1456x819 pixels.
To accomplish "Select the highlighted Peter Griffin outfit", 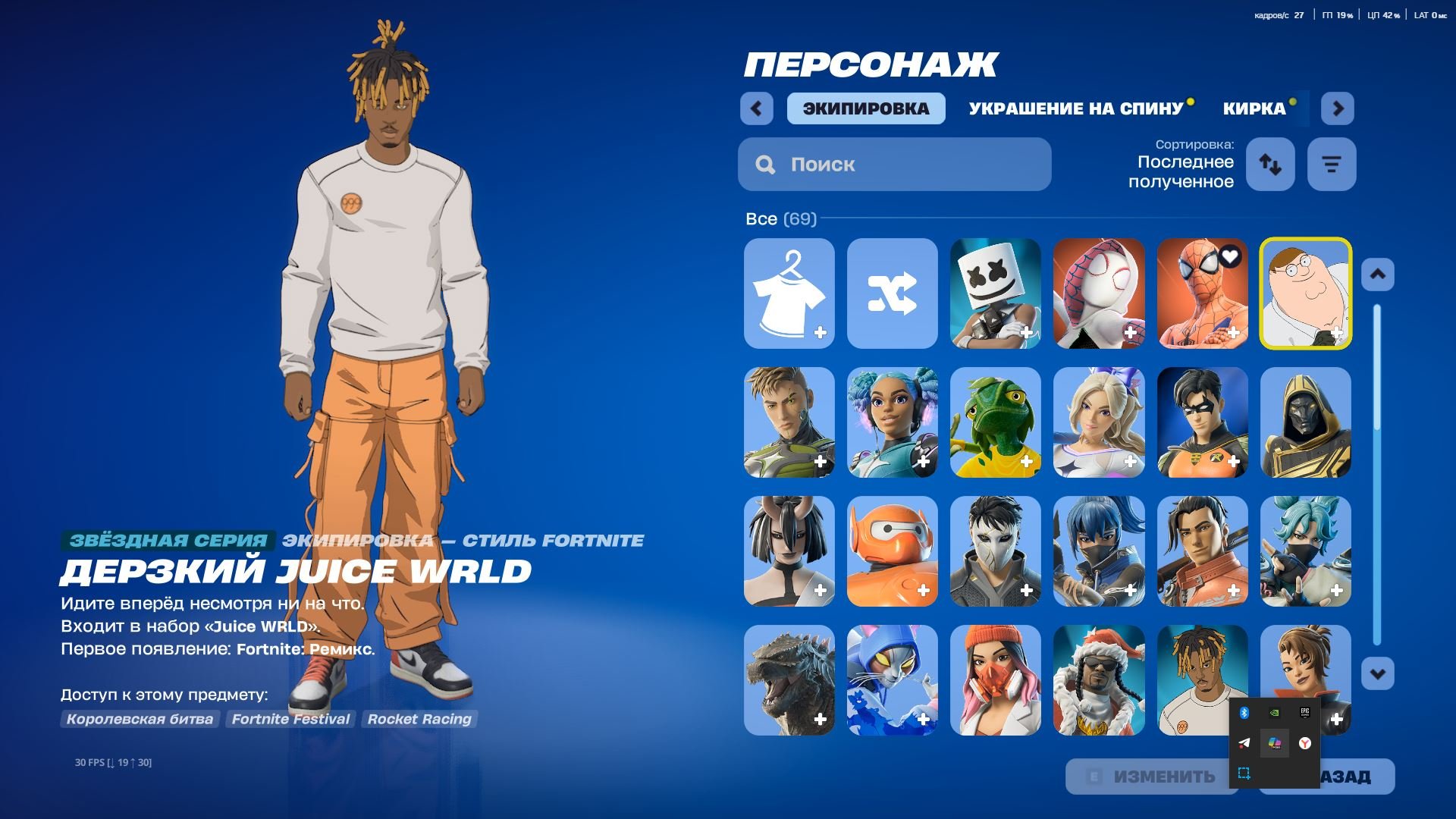I will pos(1307,293).
